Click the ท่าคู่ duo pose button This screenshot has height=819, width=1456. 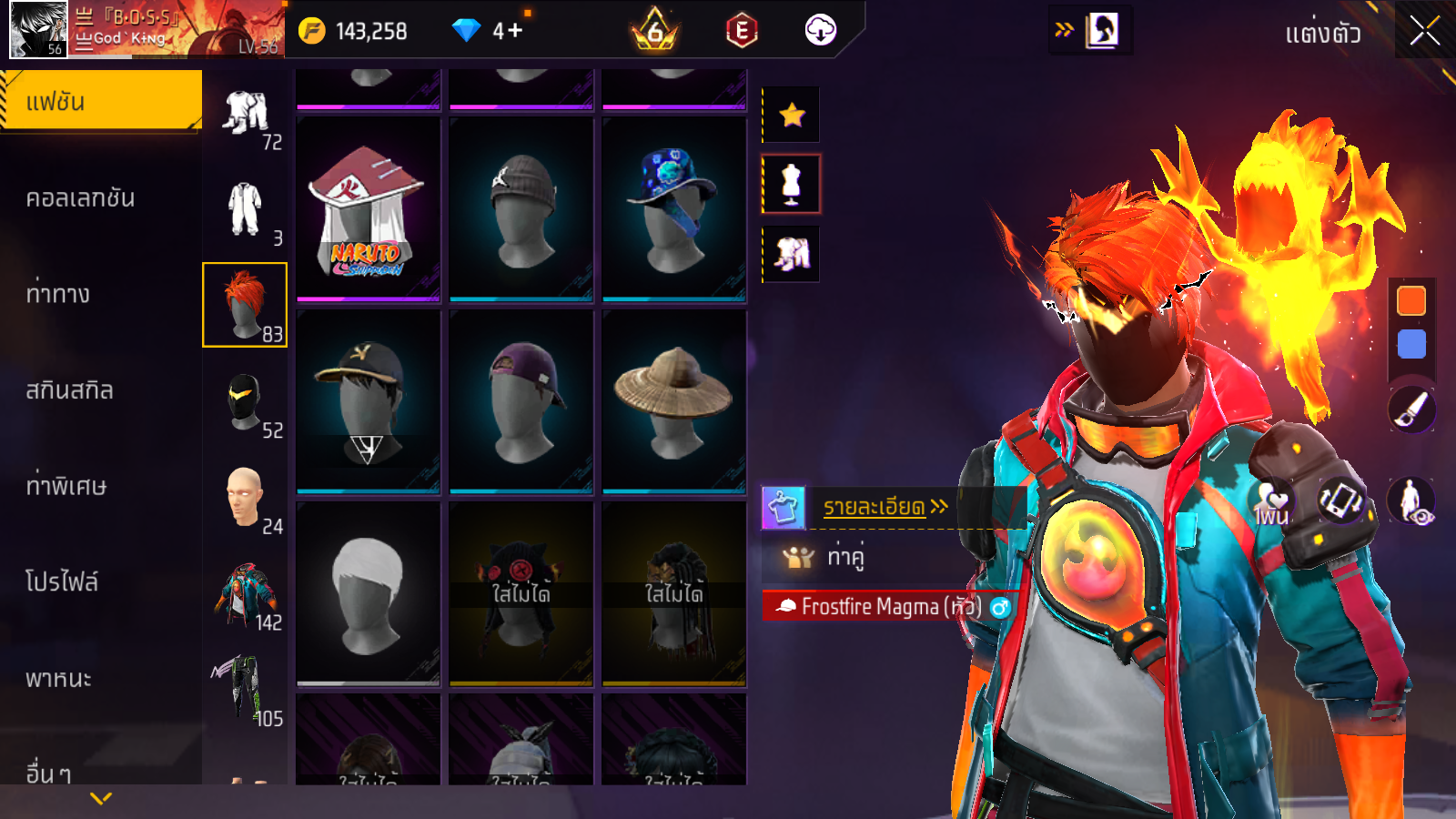click(x=844, y=556)
